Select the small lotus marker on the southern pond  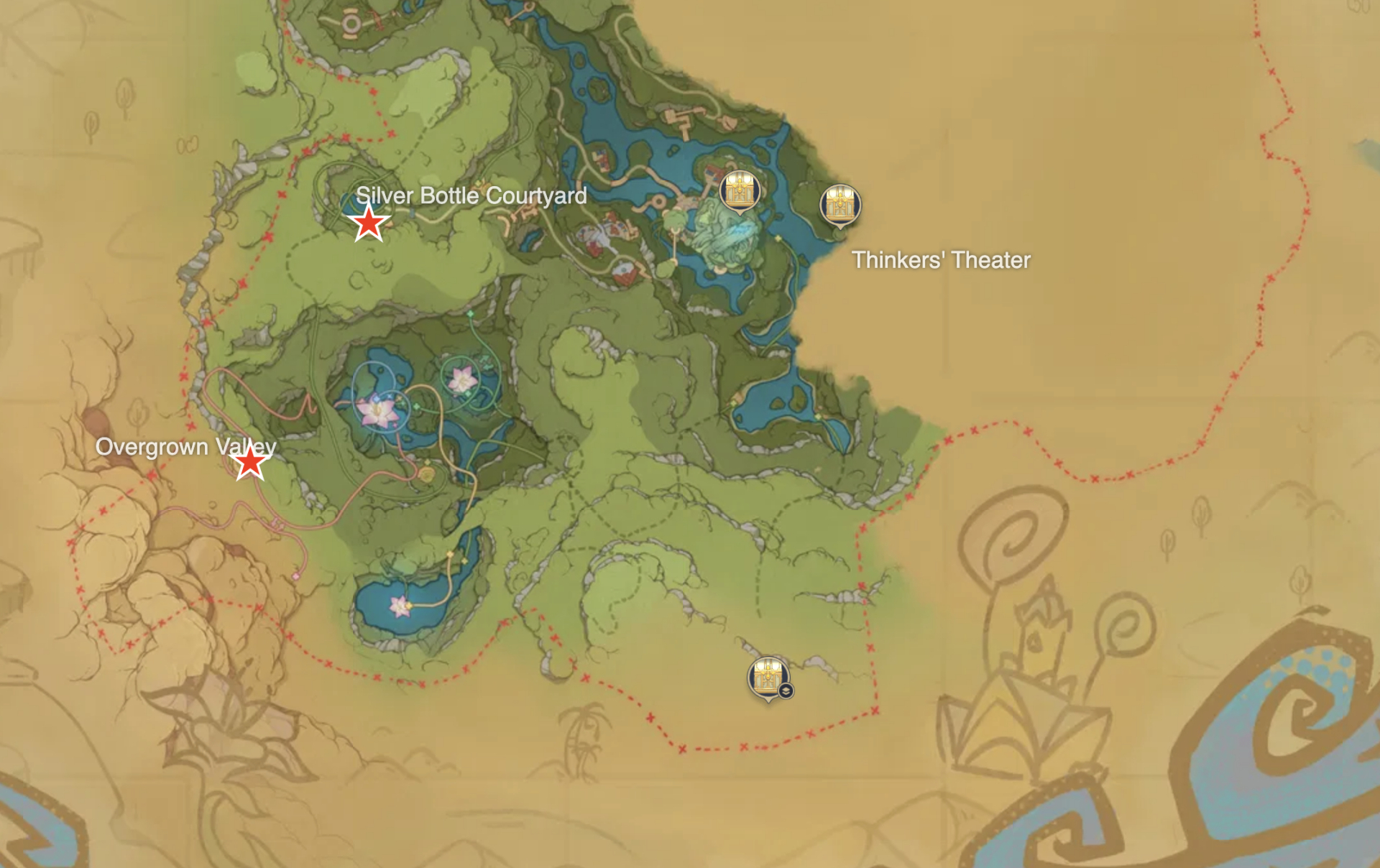pos(400,607)
